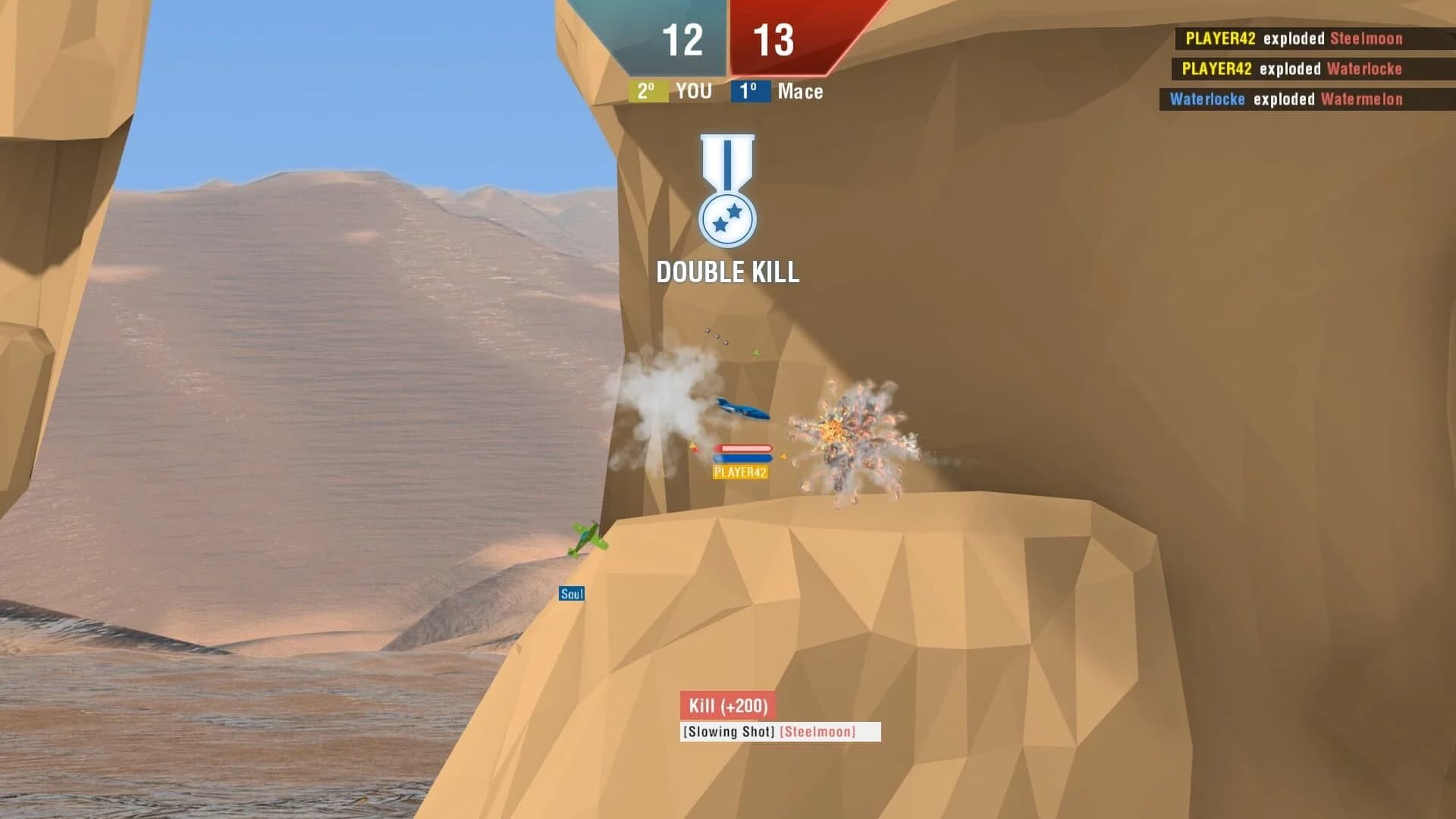Expand the blue 1° rank badge
This screenshot has height=819, width=1456.
coord(751,92)
